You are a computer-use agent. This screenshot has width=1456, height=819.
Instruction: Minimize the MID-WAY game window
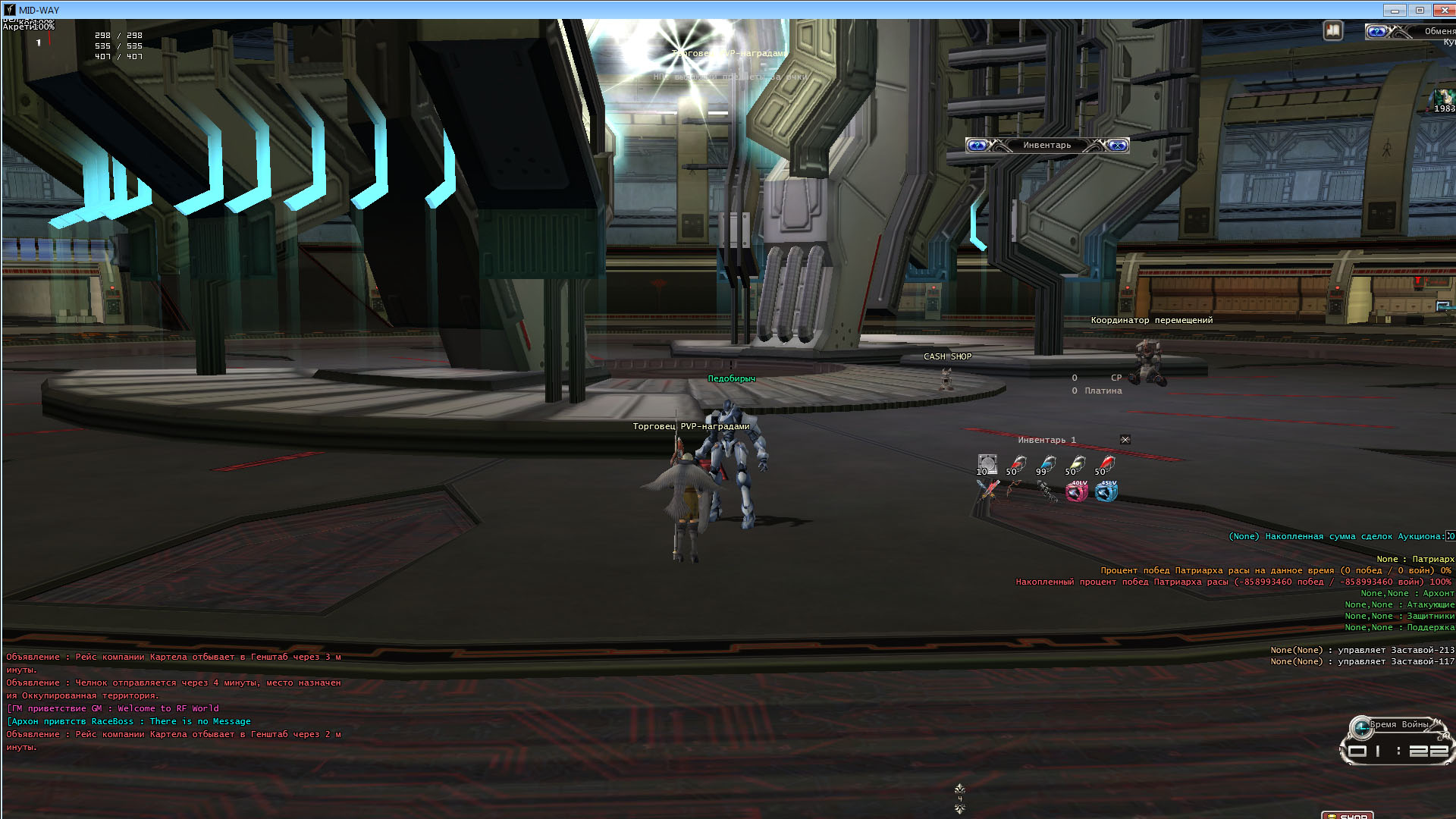click(1394, 10)
